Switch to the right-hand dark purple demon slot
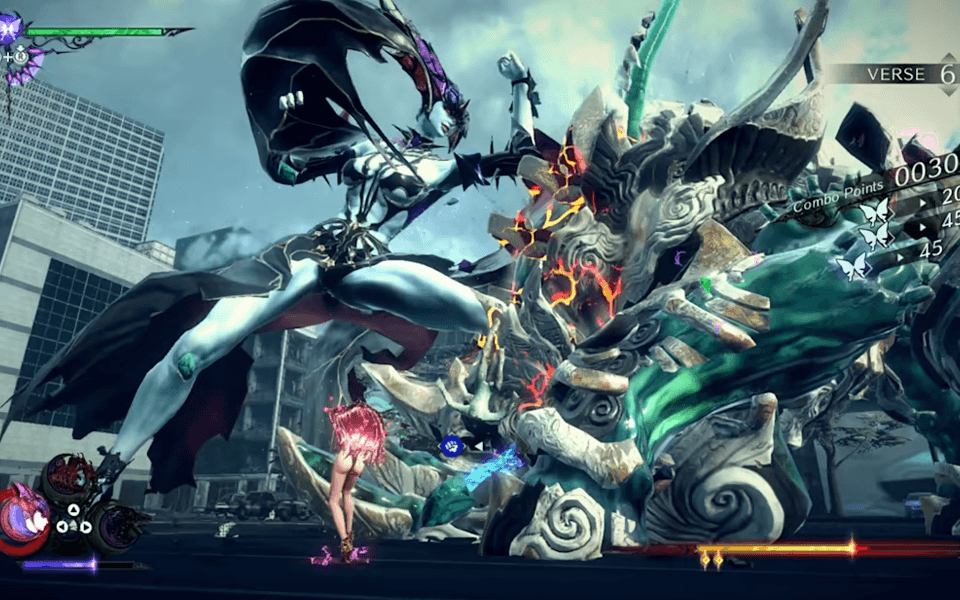Image resolution: width=960 pixels, height=600 pixels. coord(118,525)
